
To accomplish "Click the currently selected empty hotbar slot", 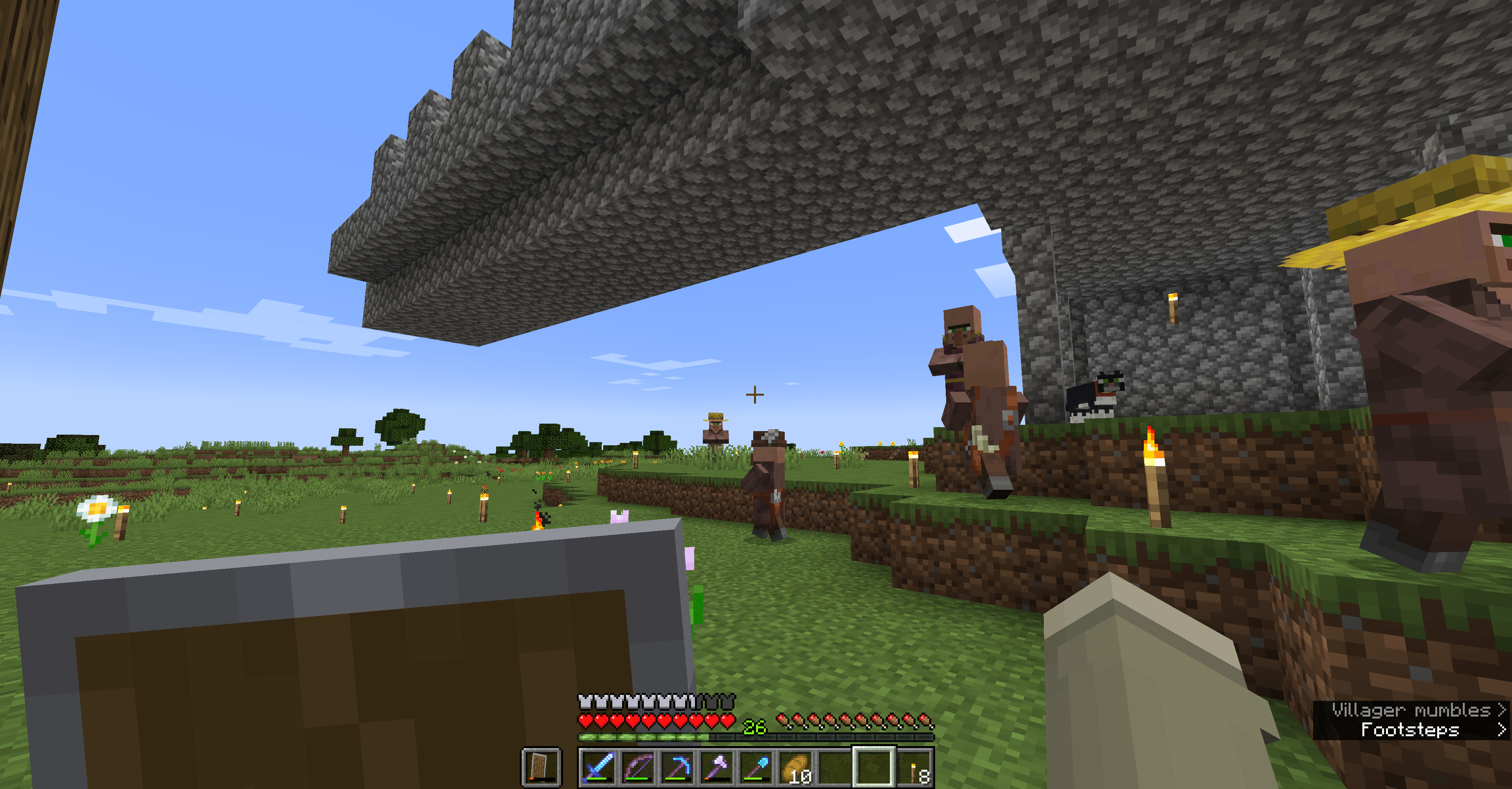I will pyautogui.click(x=875, y=767).
